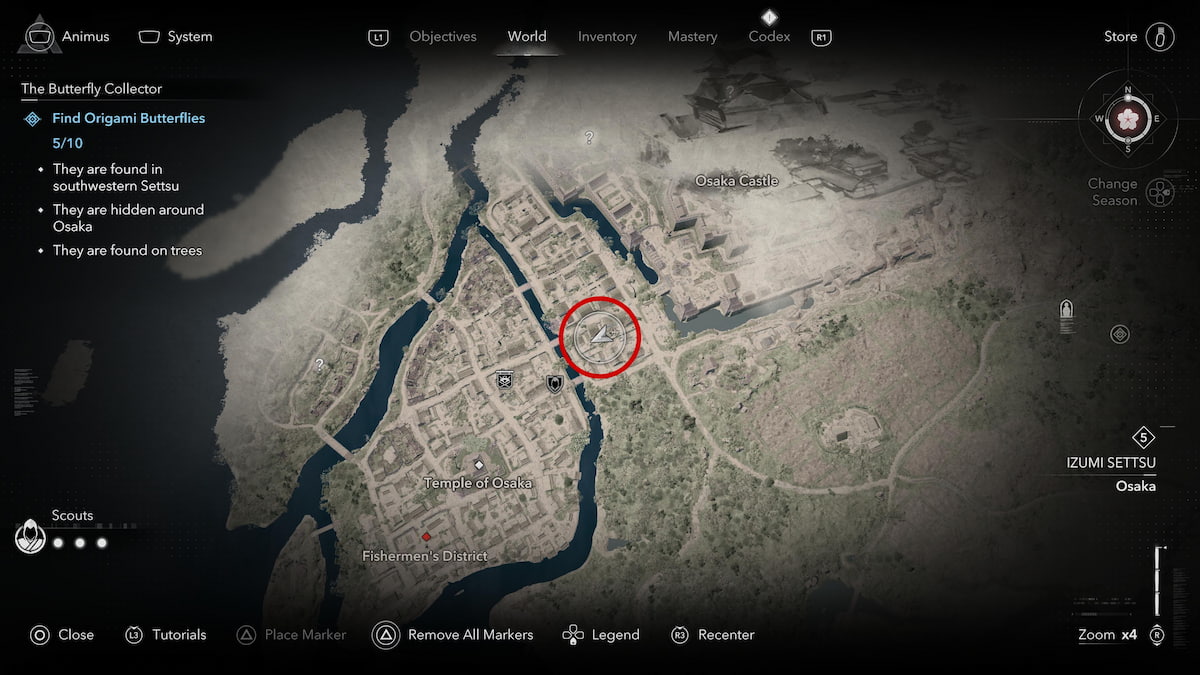Click the red diamond marker in Fishermen's District

click(426, 537)
